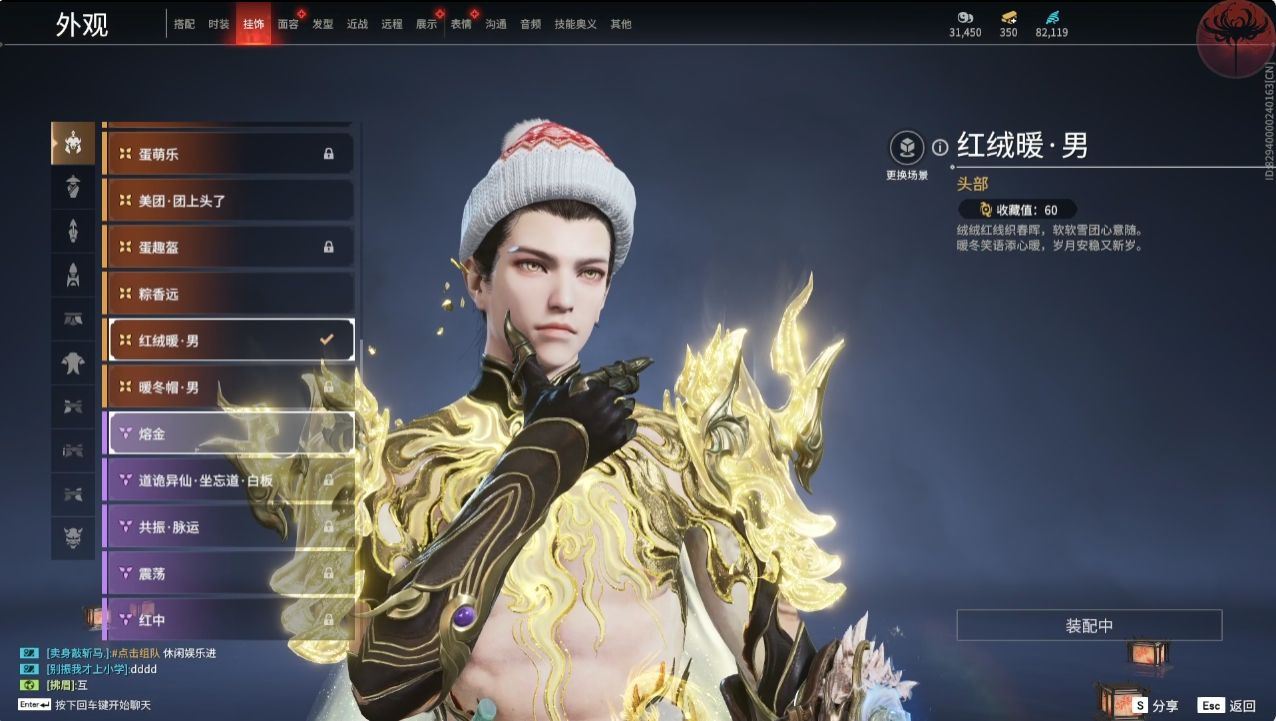Viewport: 1276px width, 721px height.
Task: Click the 分享 share button
Action: [1155, 705]
